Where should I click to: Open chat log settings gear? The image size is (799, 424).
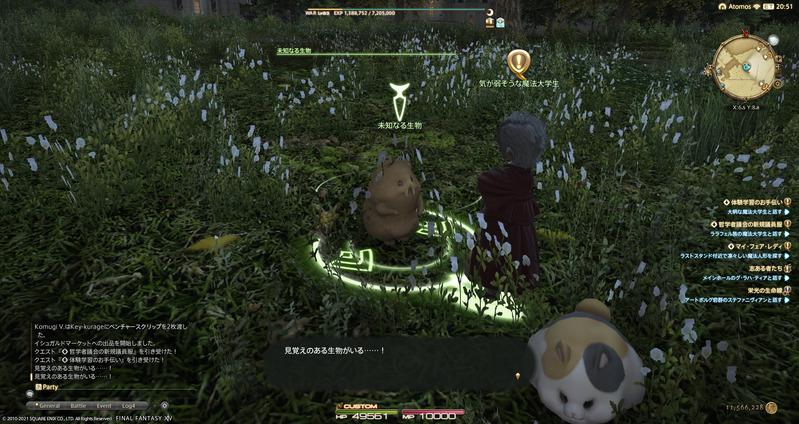coord(164,405)
